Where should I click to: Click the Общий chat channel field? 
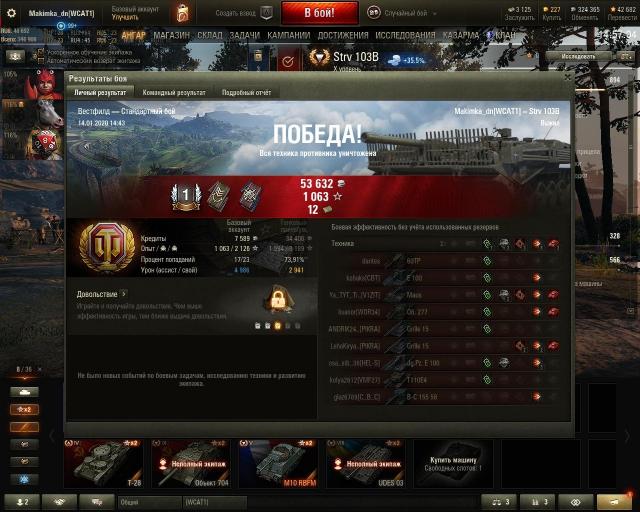point(150,501)
